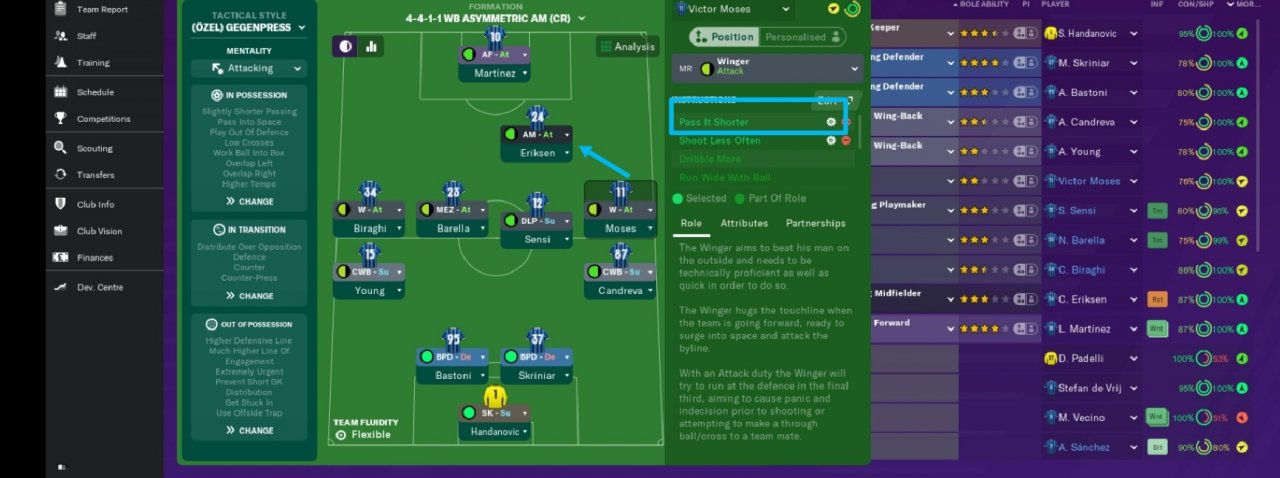
Task: Open the formation name dropdown
Action: point(495,19)
